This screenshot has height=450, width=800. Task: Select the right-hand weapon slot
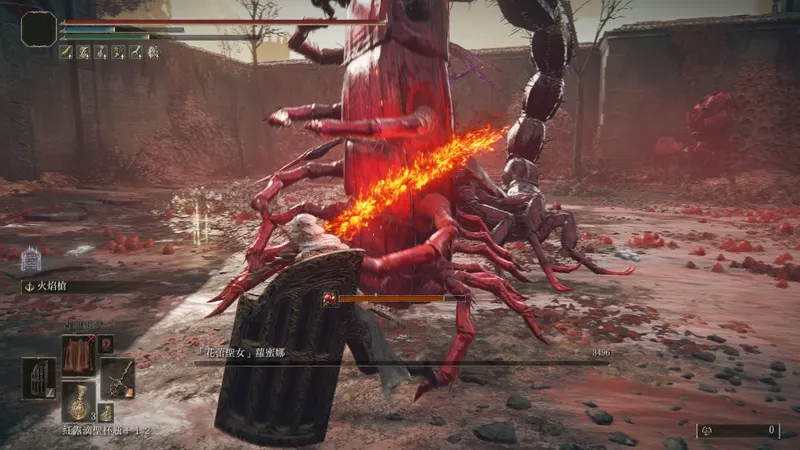117,378
